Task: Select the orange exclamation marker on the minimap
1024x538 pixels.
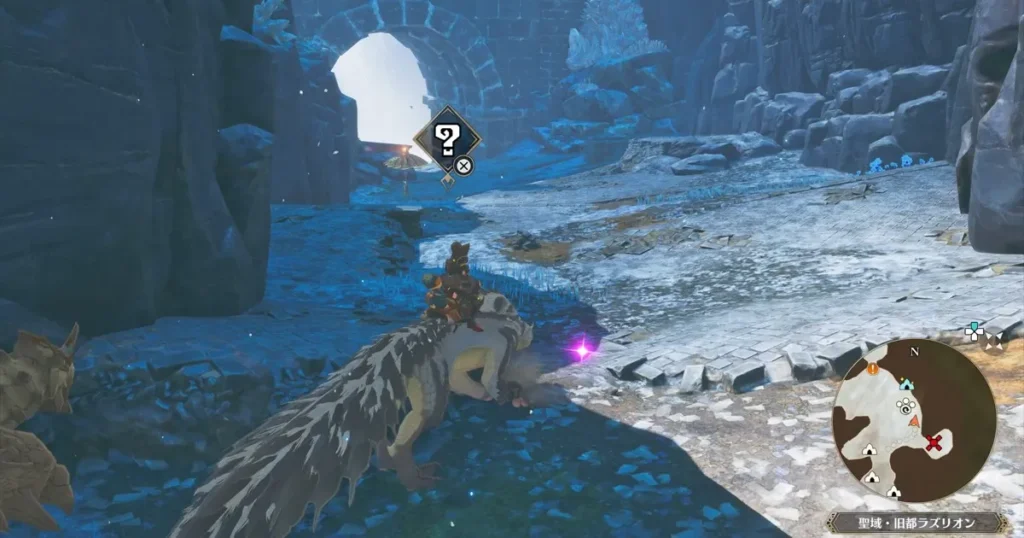Action: point(872,368)
